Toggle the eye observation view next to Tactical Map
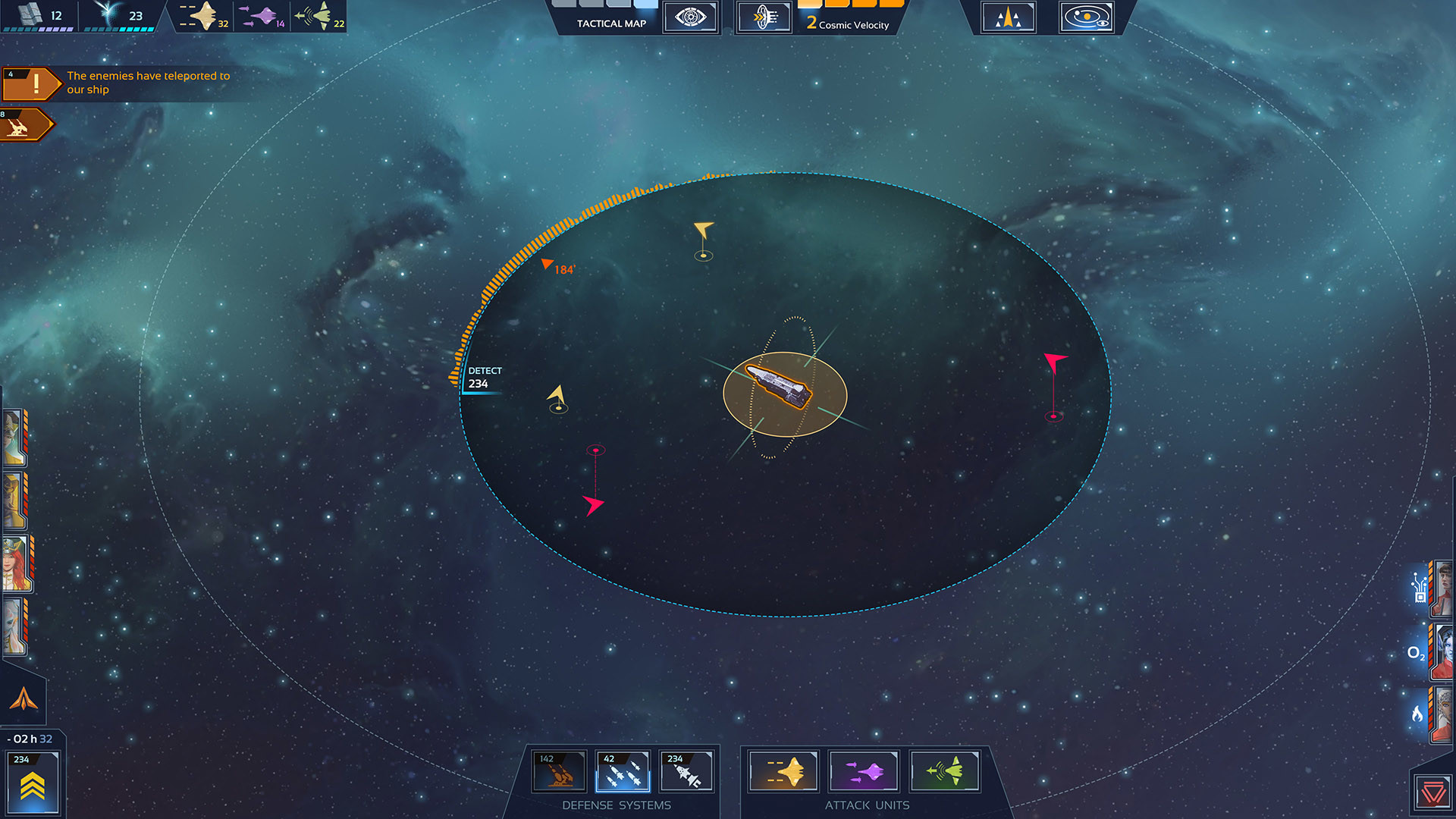The width and height of the screenshot is (1456, 819). point(690,17)
